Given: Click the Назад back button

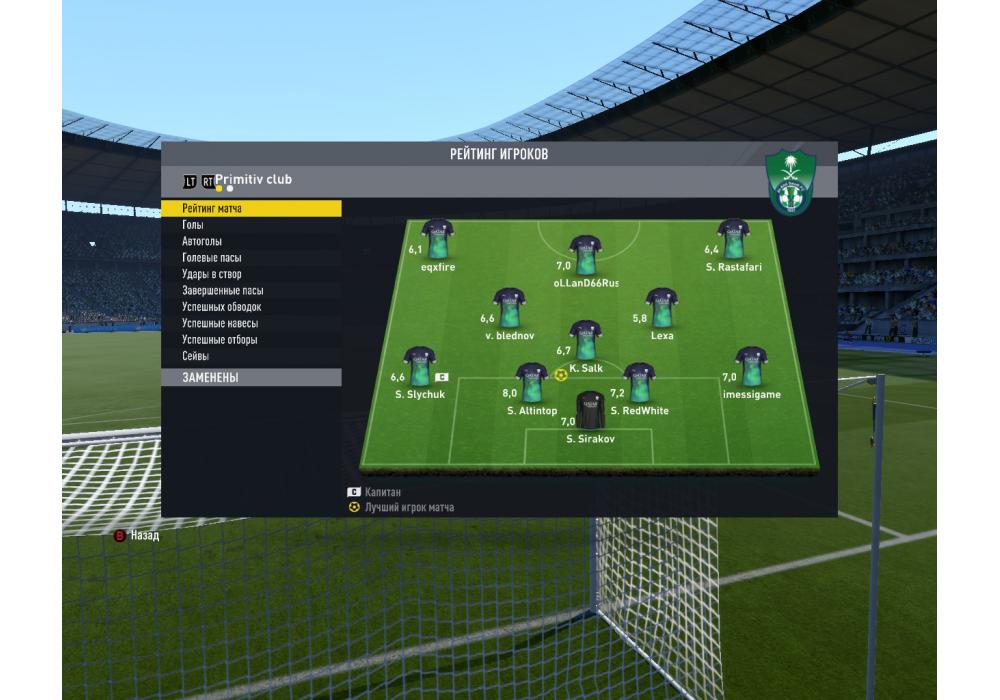Looking at the screenshot, I should pyautogui.click(x=136, y=536).
